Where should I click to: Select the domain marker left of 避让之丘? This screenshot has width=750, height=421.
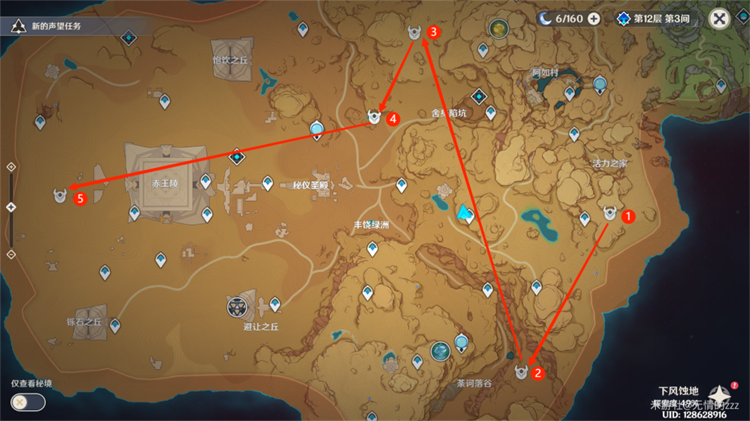tap(238, 306)
